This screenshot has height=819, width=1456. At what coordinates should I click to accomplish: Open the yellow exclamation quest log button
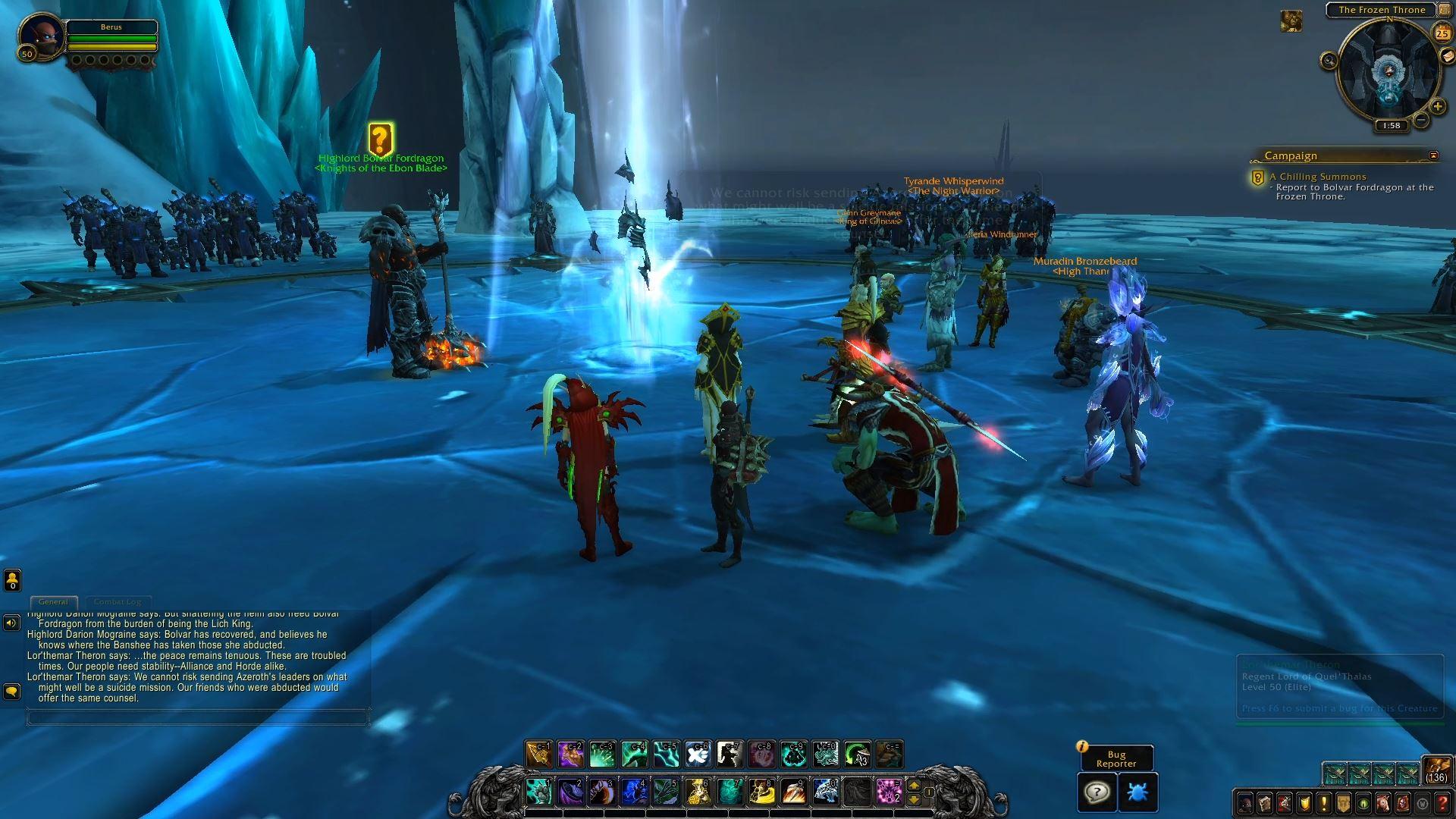pos(1324,803)
